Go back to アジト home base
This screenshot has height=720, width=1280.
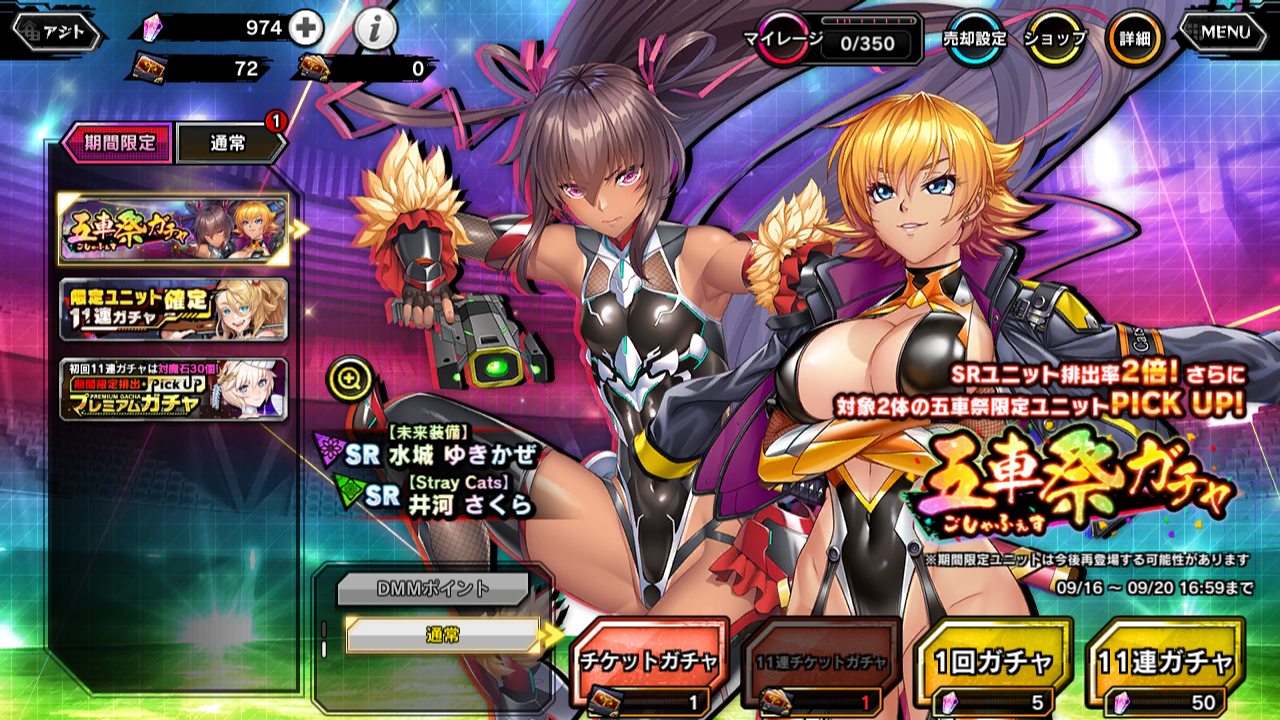pyautogui.click(x=56, y=32)
